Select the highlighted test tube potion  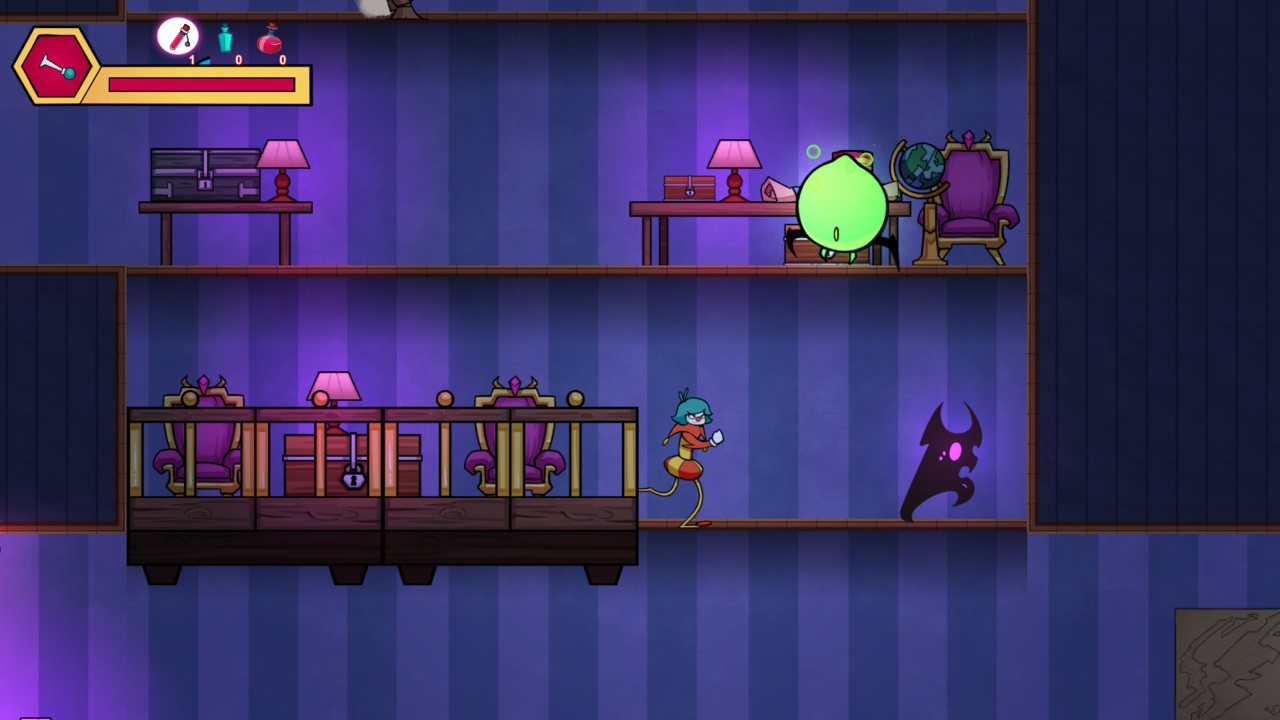[x=180, y=36]
